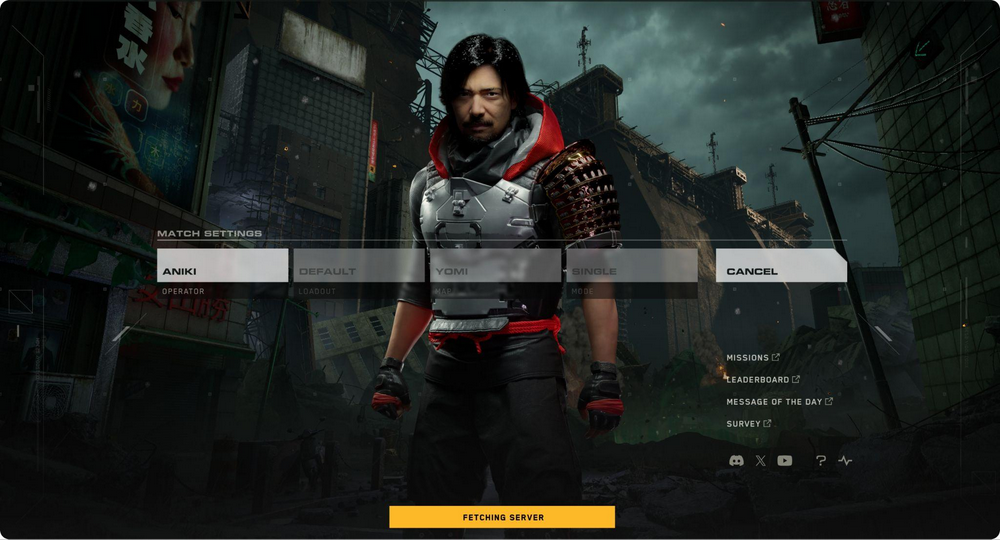Viewport: 1000px width, 540px height.
Task: Show help via question mark icon
Action: tap(821, 461)
